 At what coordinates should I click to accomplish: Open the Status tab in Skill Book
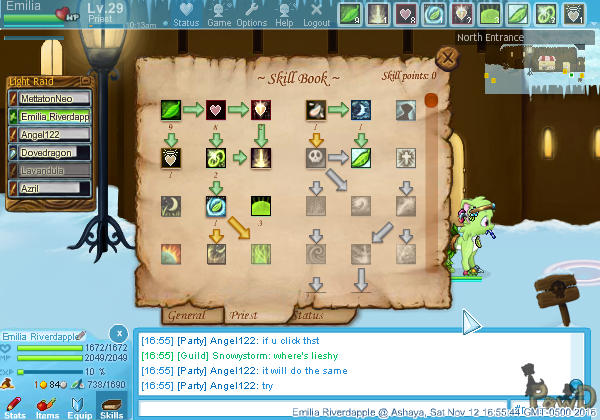pos(306,315)
